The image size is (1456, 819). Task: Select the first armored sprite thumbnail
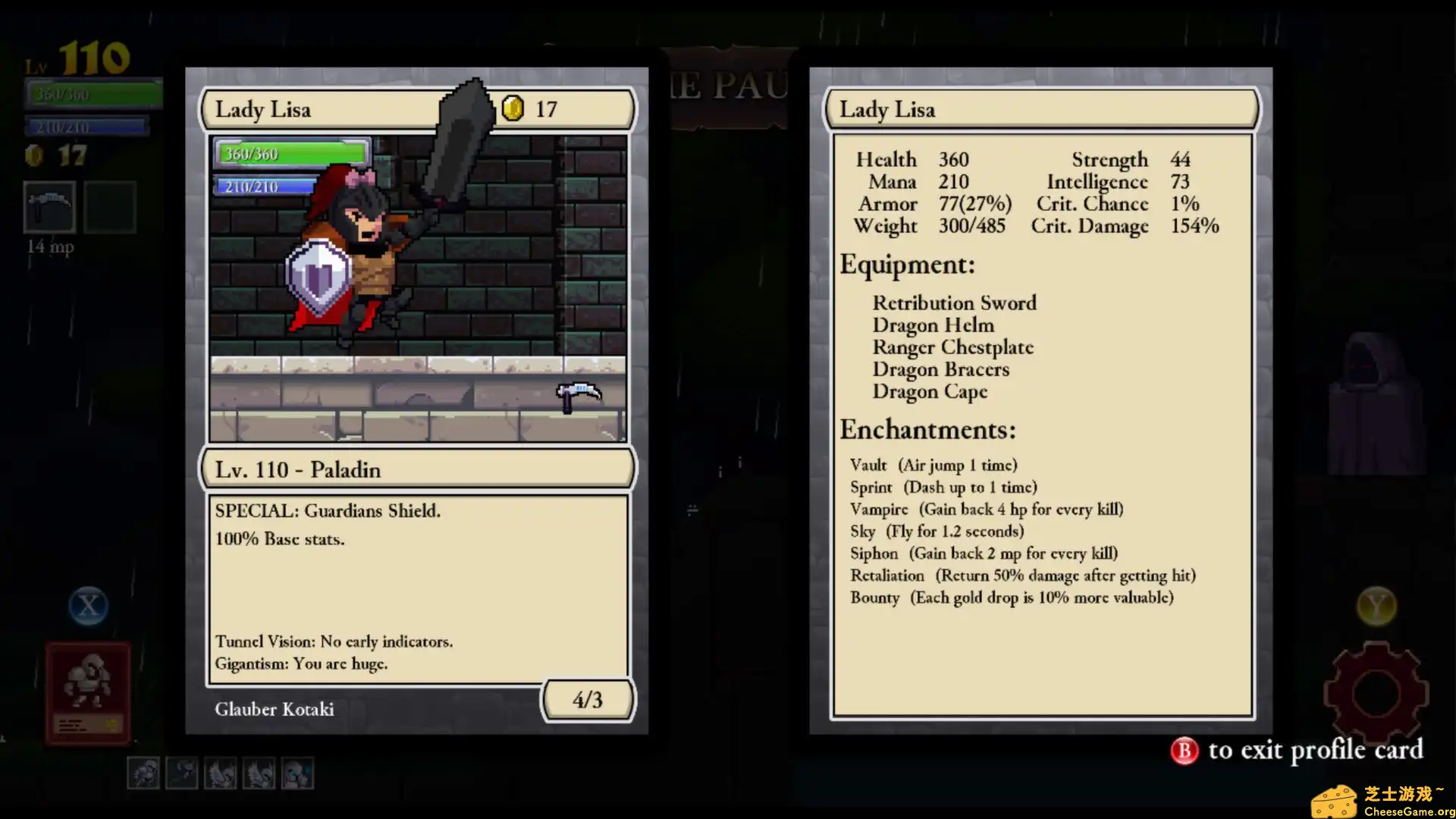(x=143, y=773)
